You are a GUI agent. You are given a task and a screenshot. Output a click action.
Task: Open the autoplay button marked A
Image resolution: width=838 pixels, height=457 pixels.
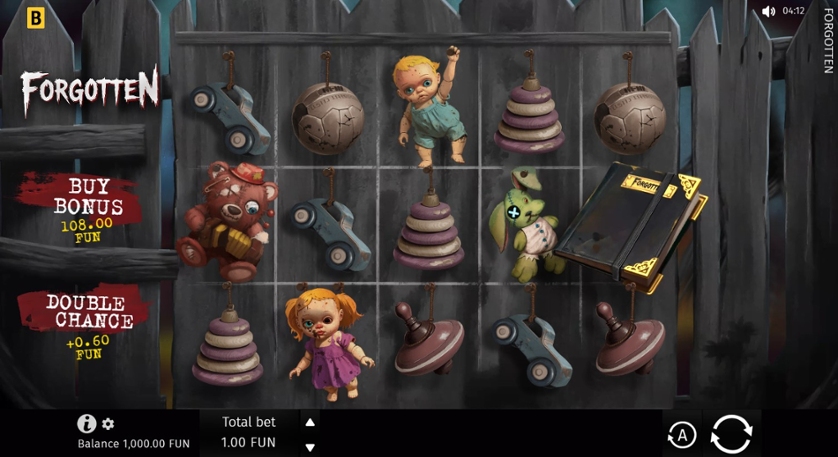[x=682, y=434]
